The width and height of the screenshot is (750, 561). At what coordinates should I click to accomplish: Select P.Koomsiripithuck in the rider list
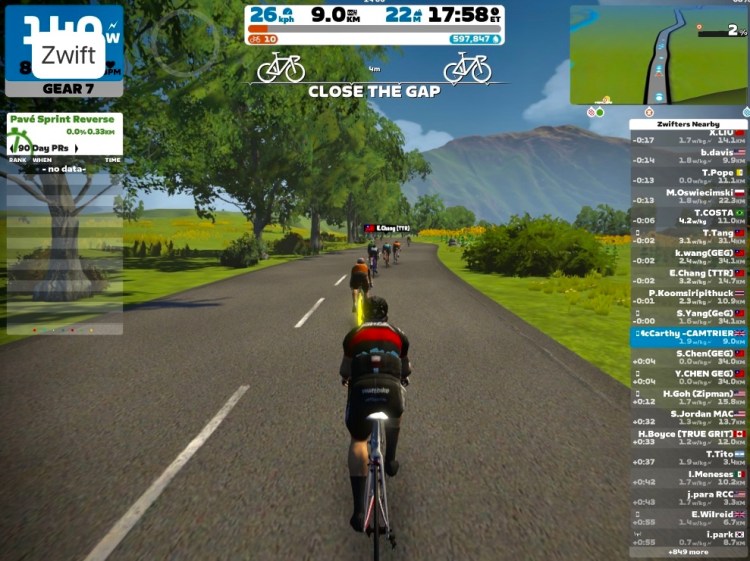pos(689,297)
